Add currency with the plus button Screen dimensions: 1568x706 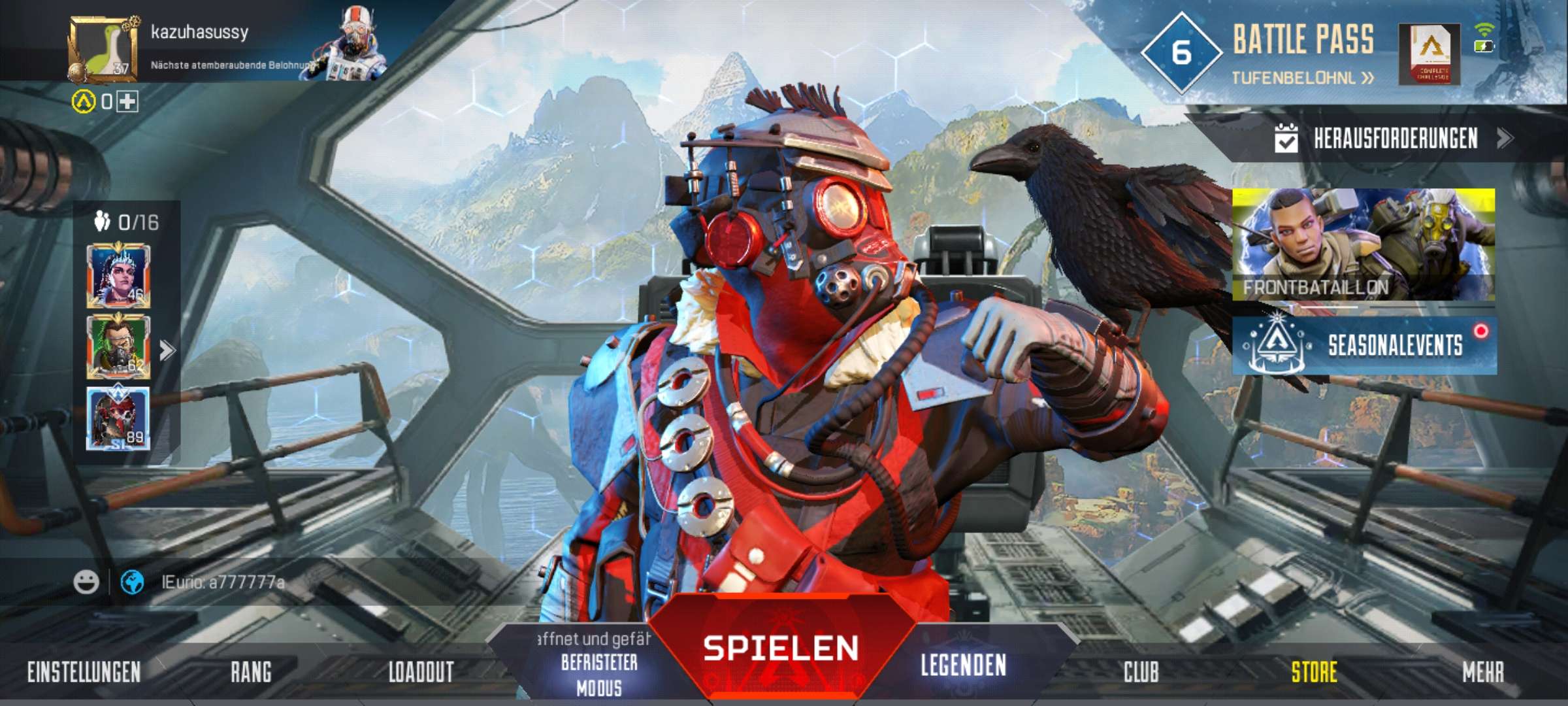tap(127, 101)
